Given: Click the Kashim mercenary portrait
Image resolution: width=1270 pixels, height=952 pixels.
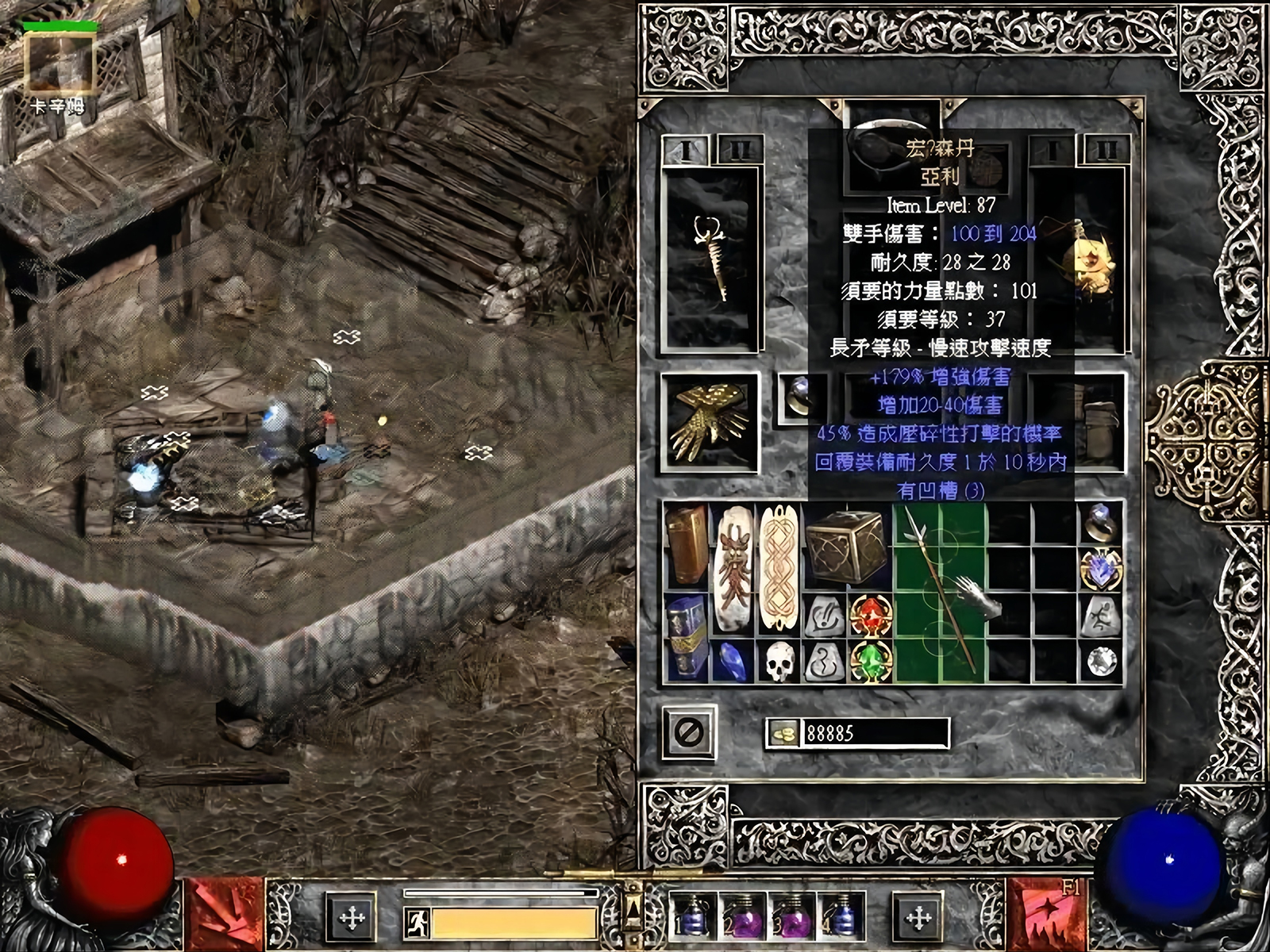Looking at the screenshot, I should pyautogui.click(x=60, y=65).
